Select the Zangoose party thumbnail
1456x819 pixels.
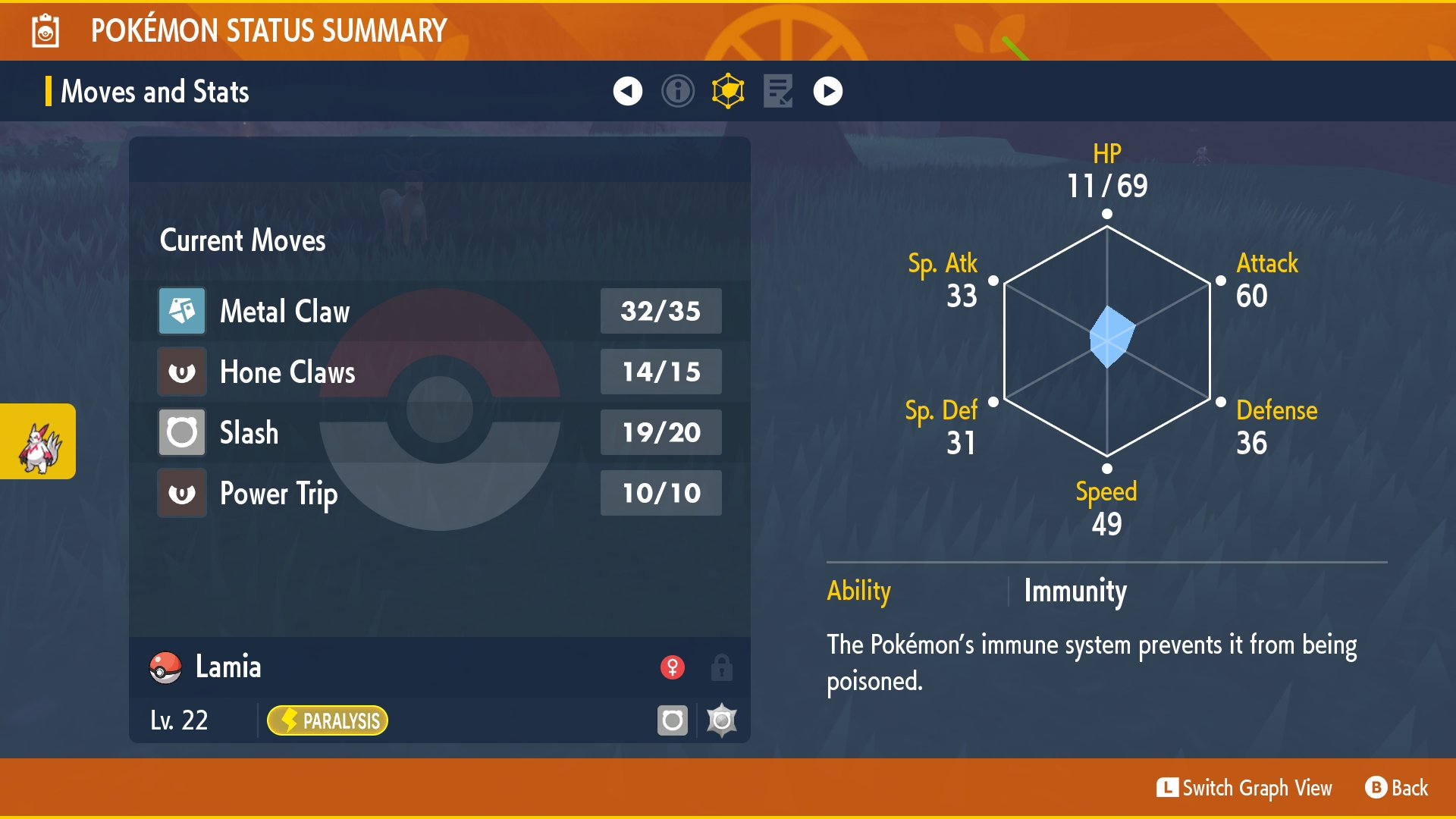point(39,442)
